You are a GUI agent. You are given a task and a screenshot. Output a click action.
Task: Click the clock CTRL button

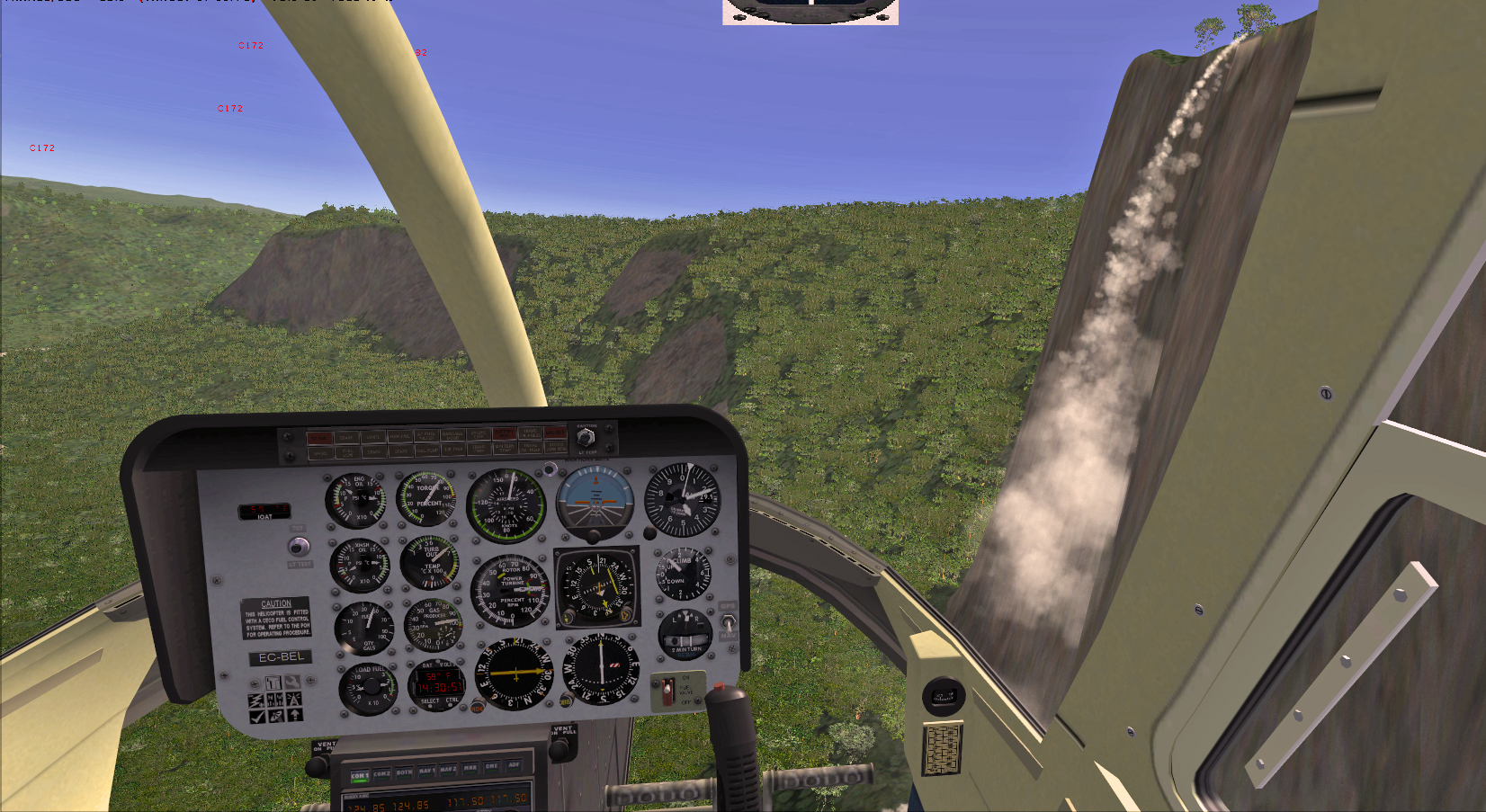point(452,704)
